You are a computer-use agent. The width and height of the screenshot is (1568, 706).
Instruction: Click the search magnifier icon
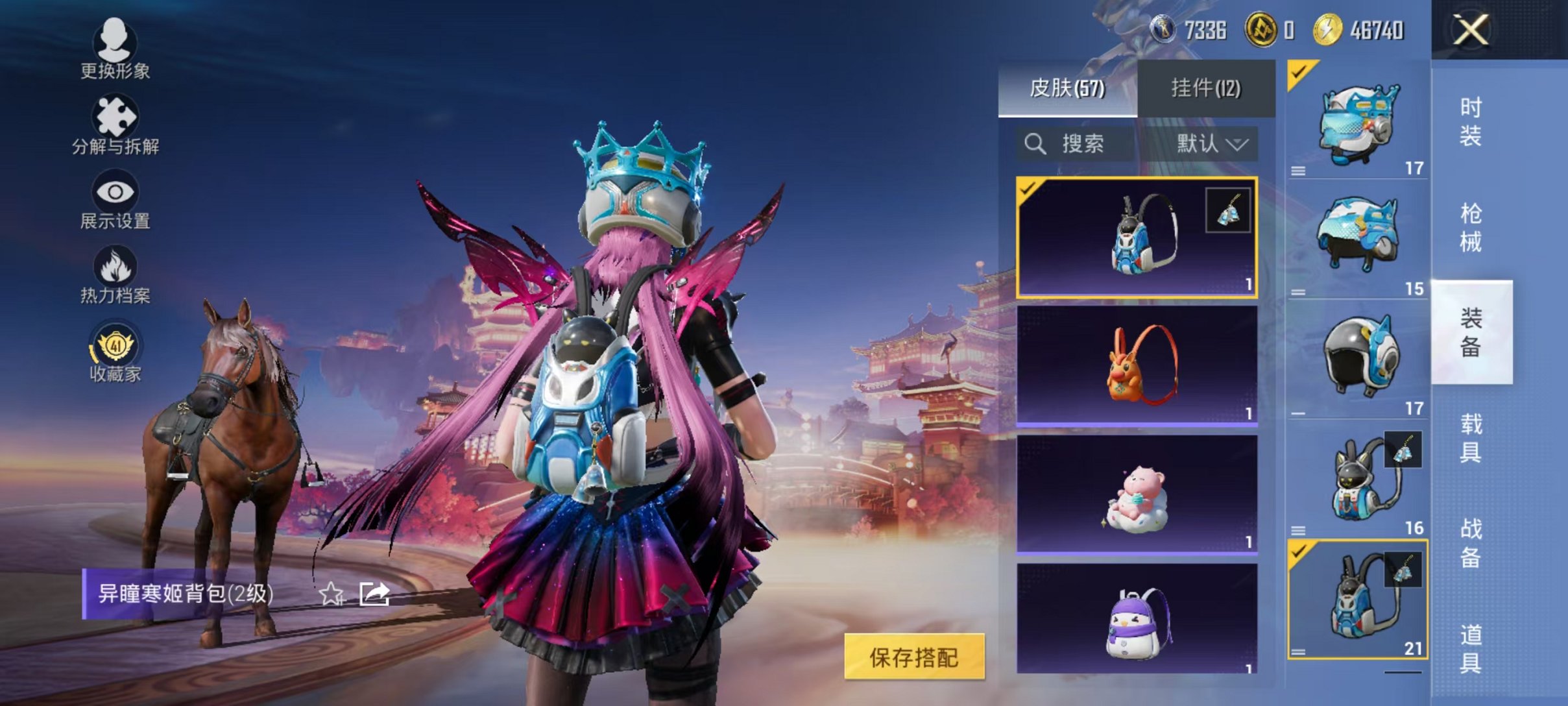pos(1035,144)
